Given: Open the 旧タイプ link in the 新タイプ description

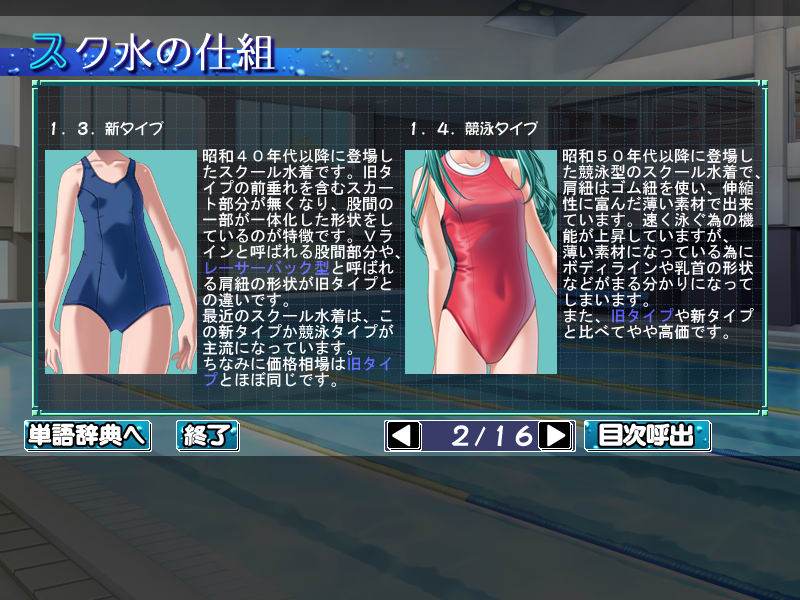Looking at the screenshot, I should (374, 365).
